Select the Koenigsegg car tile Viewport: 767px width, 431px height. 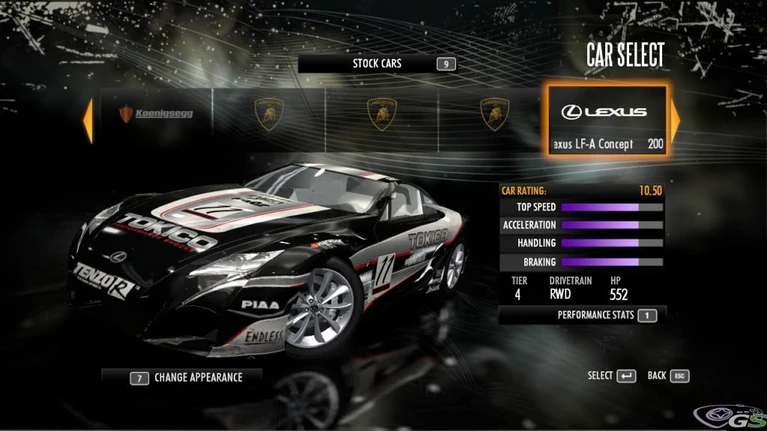pos(156,114)
